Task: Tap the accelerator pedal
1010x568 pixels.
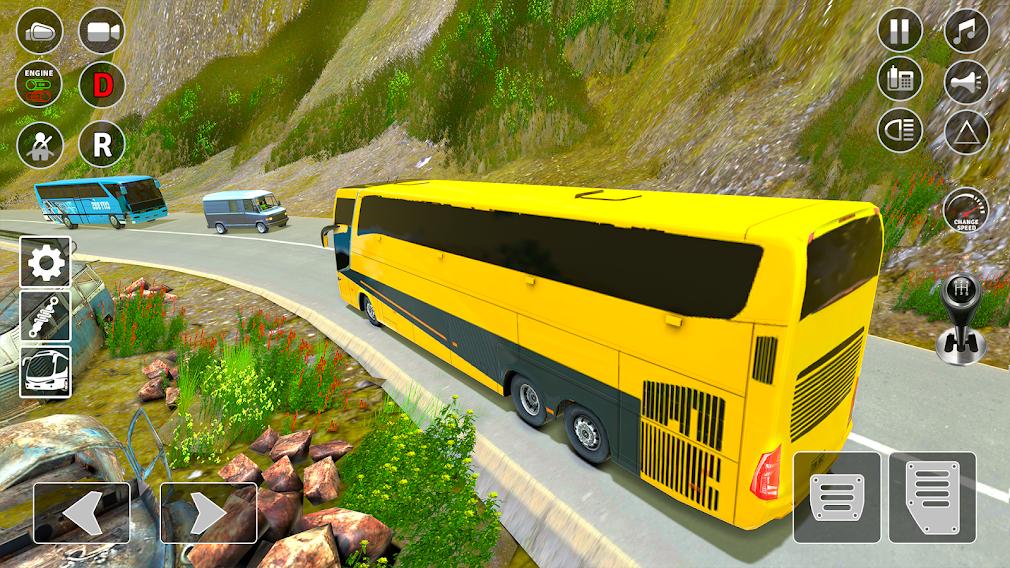Action: click(932, 498)
